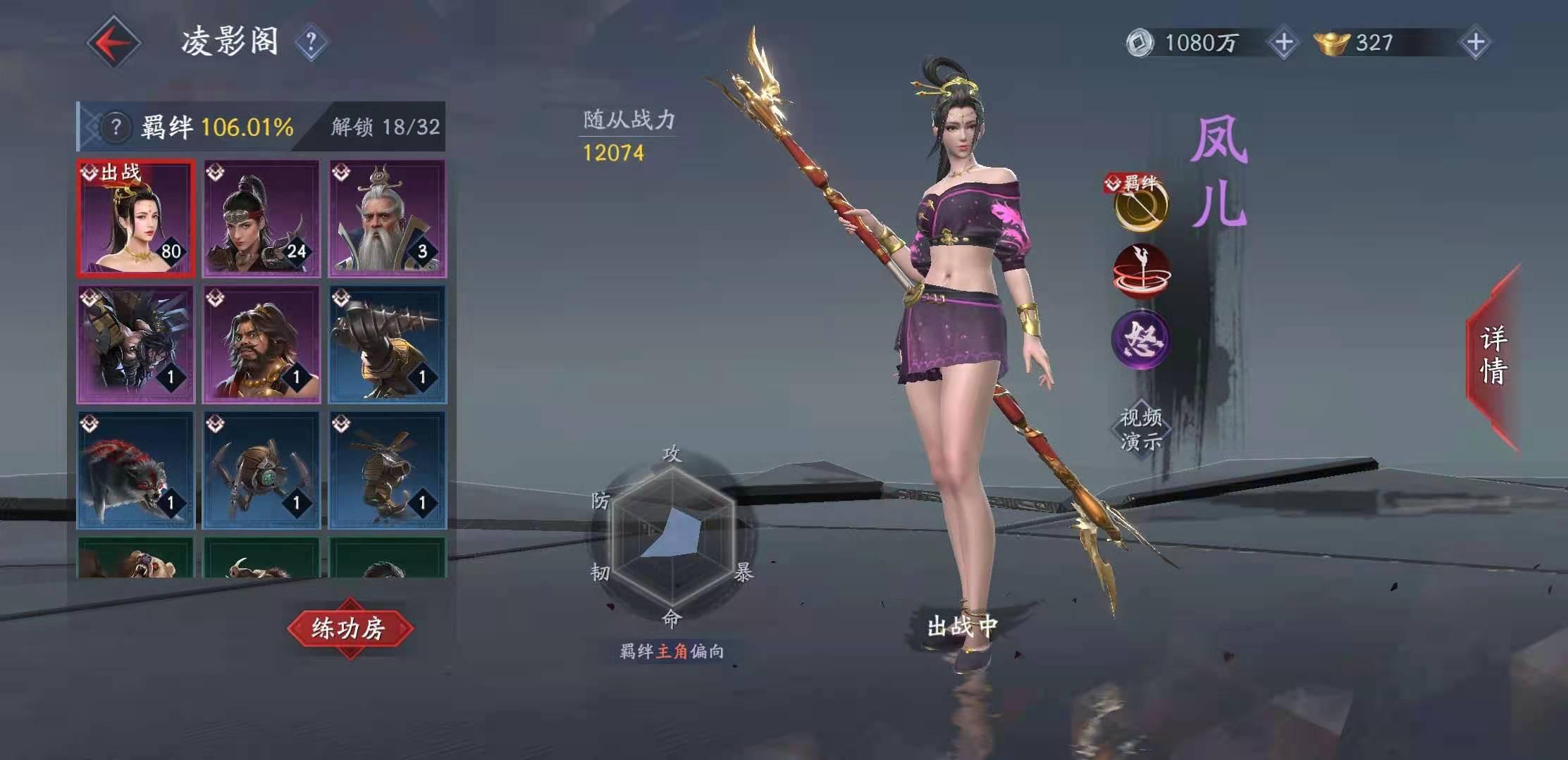The width and height of the screenshot is (1568, 760).
Task: Add gold ingots with the plus button
Action: pos(1476,43)
